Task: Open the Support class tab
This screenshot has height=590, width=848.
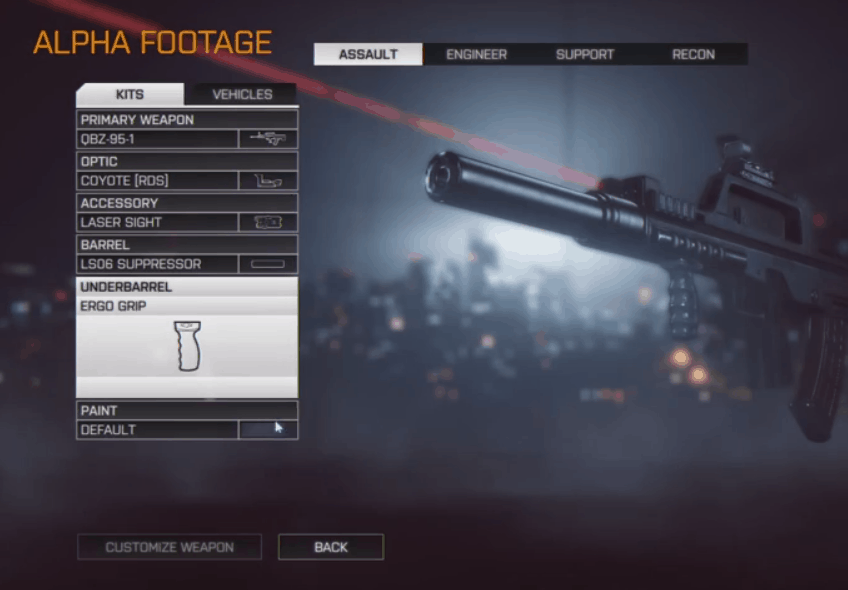Action: tap(584, 55)
